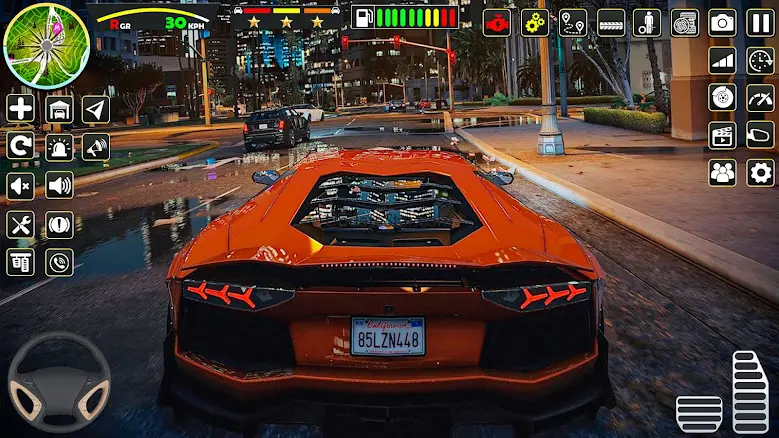Open the wrench and screwdriver repair icon
The width and height of the screenshot is (779, 438).
pos(21,224)
